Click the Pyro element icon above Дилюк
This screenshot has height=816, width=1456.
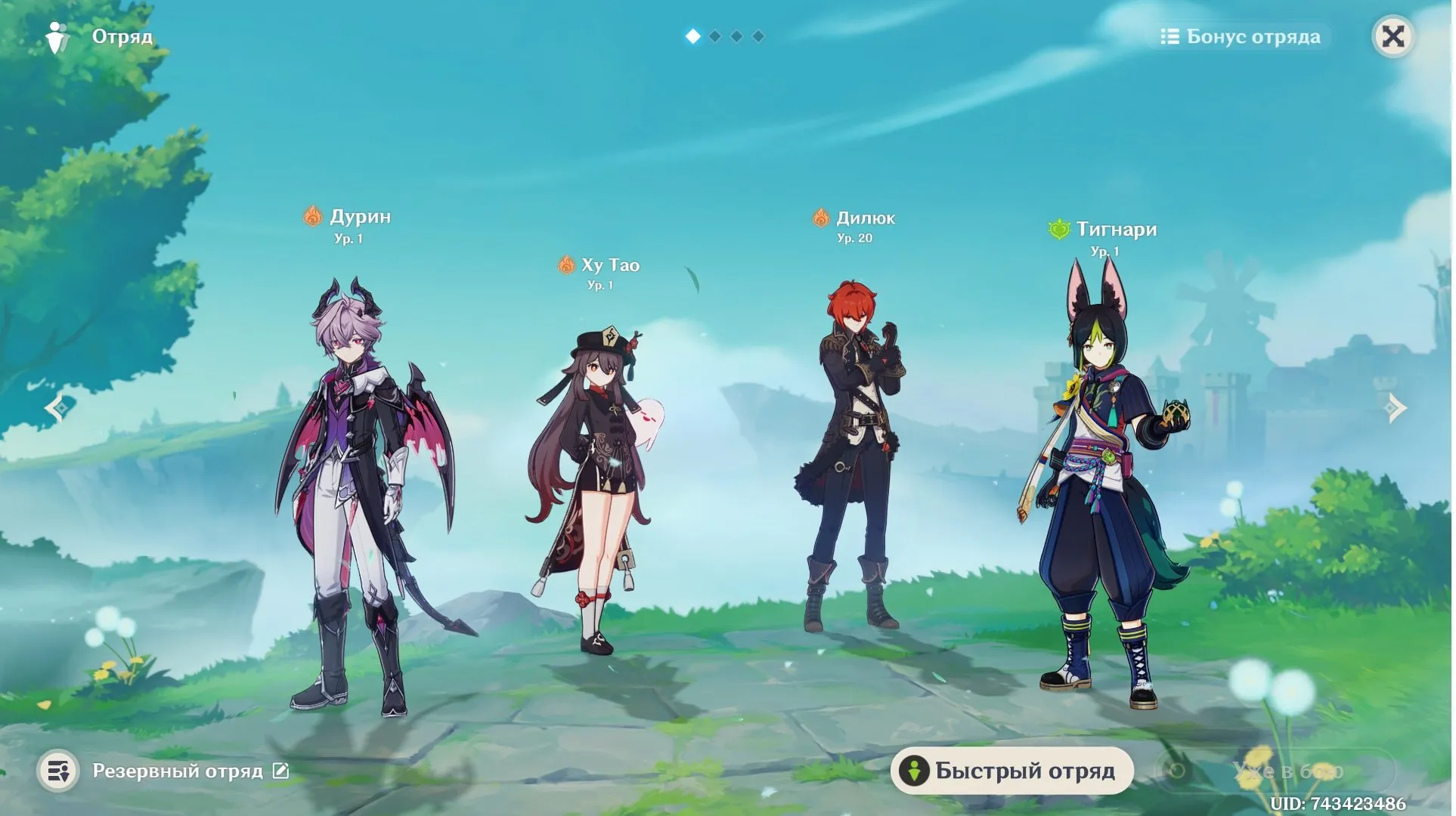pos(819,218)
